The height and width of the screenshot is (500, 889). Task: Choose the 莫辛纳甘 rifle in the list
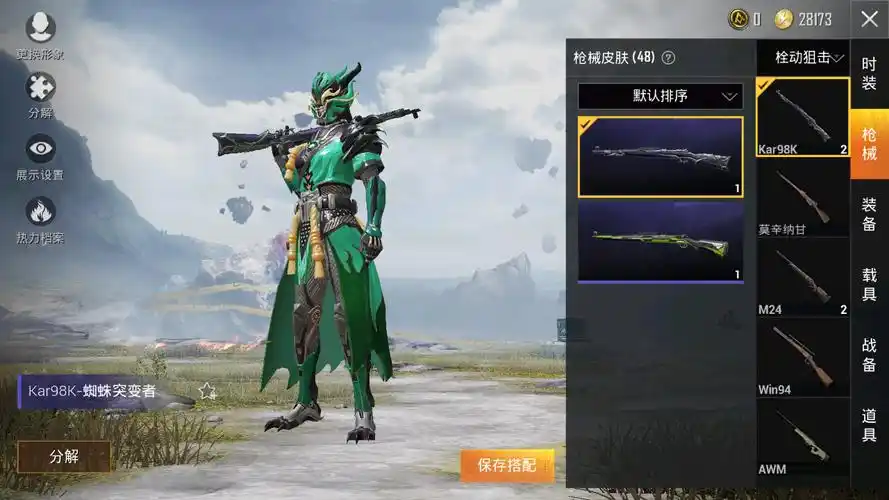click(803, 198)
